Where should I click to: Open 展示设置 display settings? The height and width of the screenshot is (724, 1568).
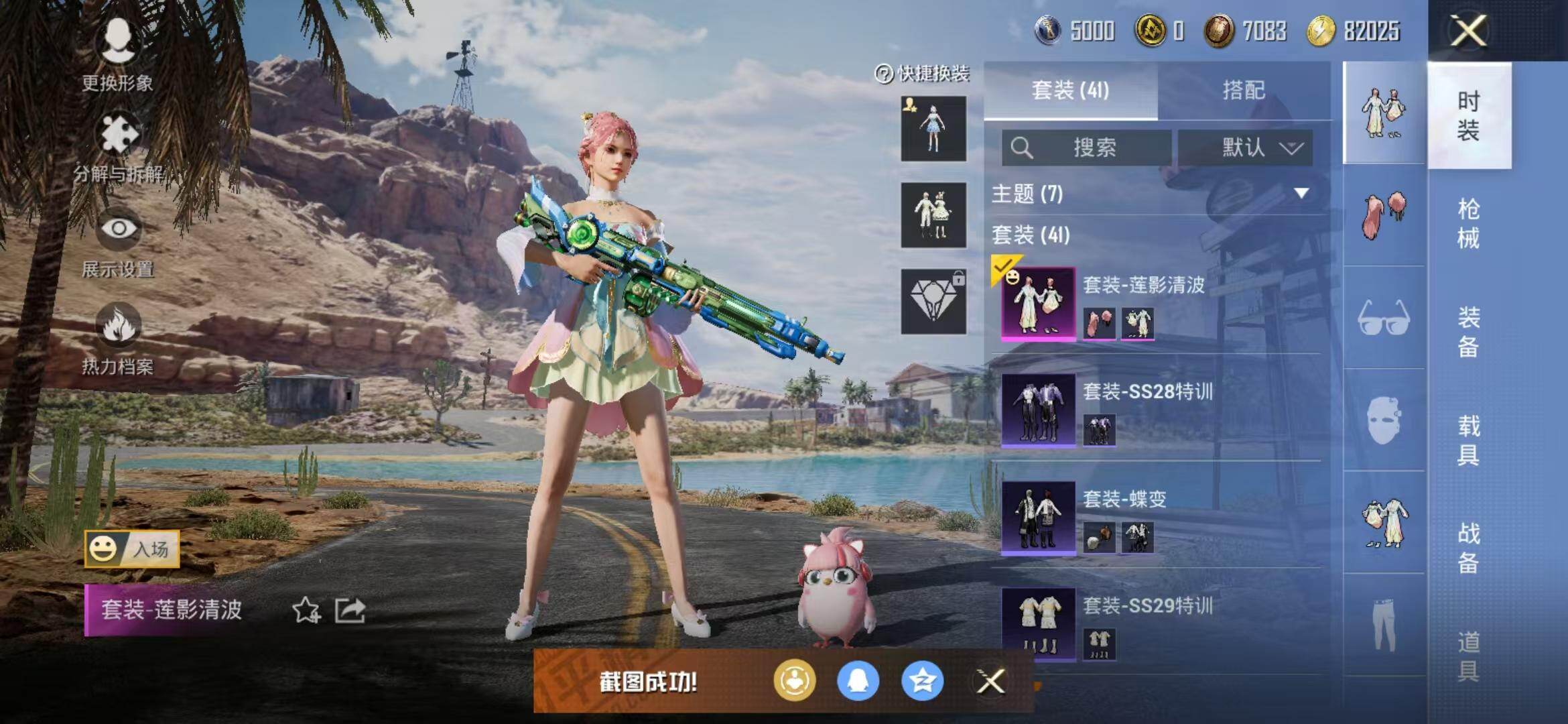coord(119,243)
